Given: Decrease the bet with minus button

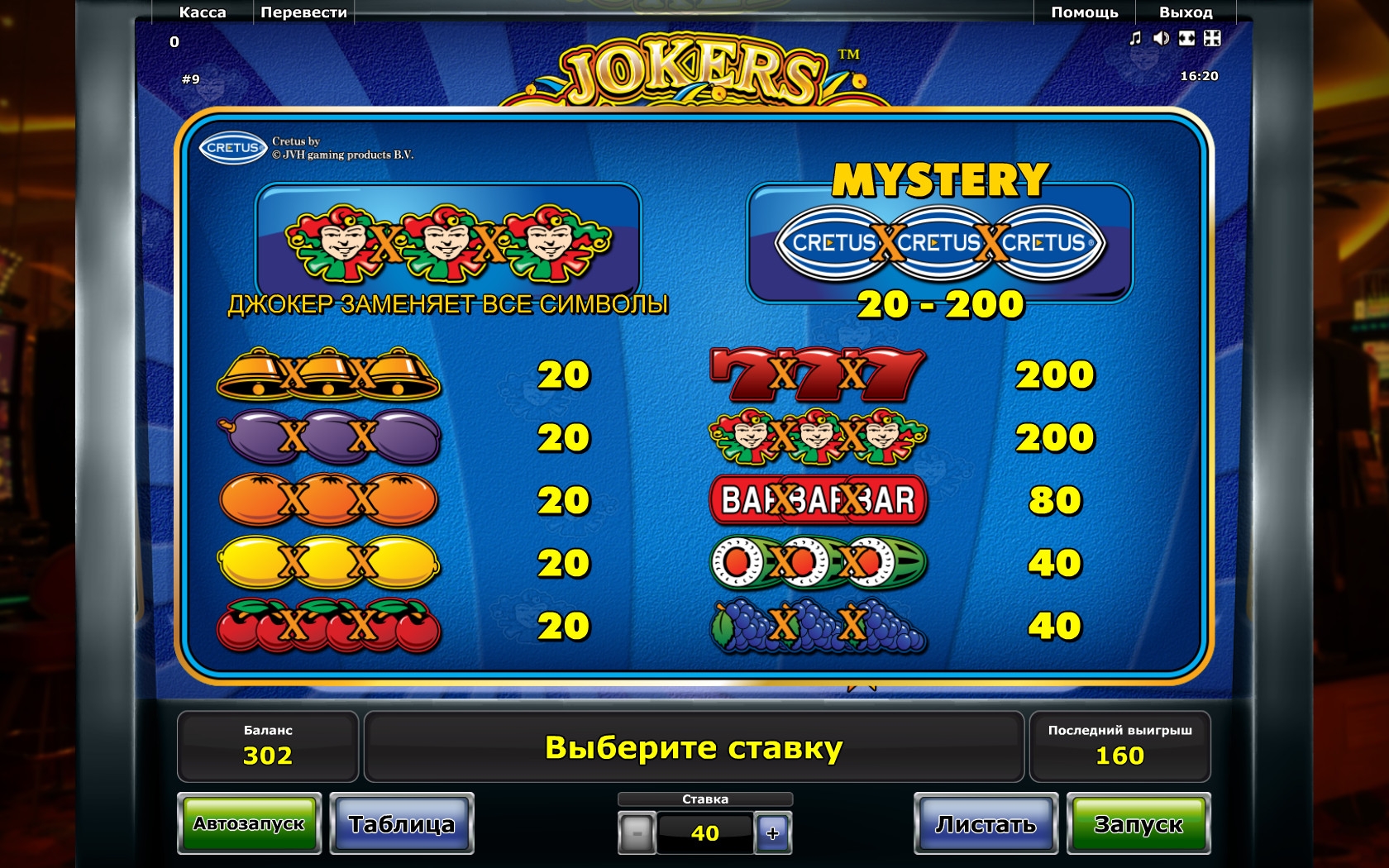Looking at the screenshot, I should coord(637,833).
